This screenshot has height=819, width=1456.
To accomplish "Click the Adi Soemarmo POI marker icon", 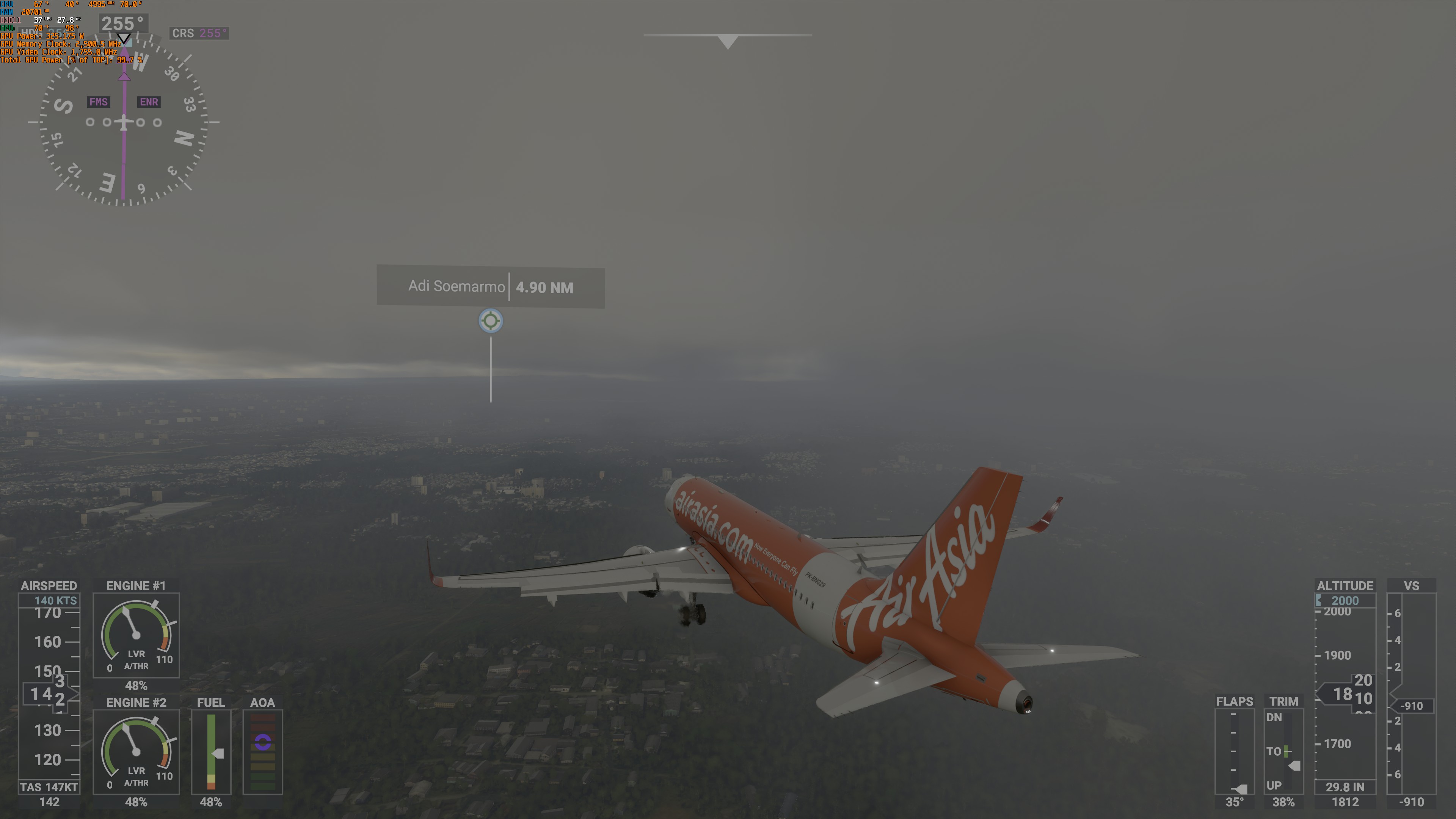I will tap(490, 320).
